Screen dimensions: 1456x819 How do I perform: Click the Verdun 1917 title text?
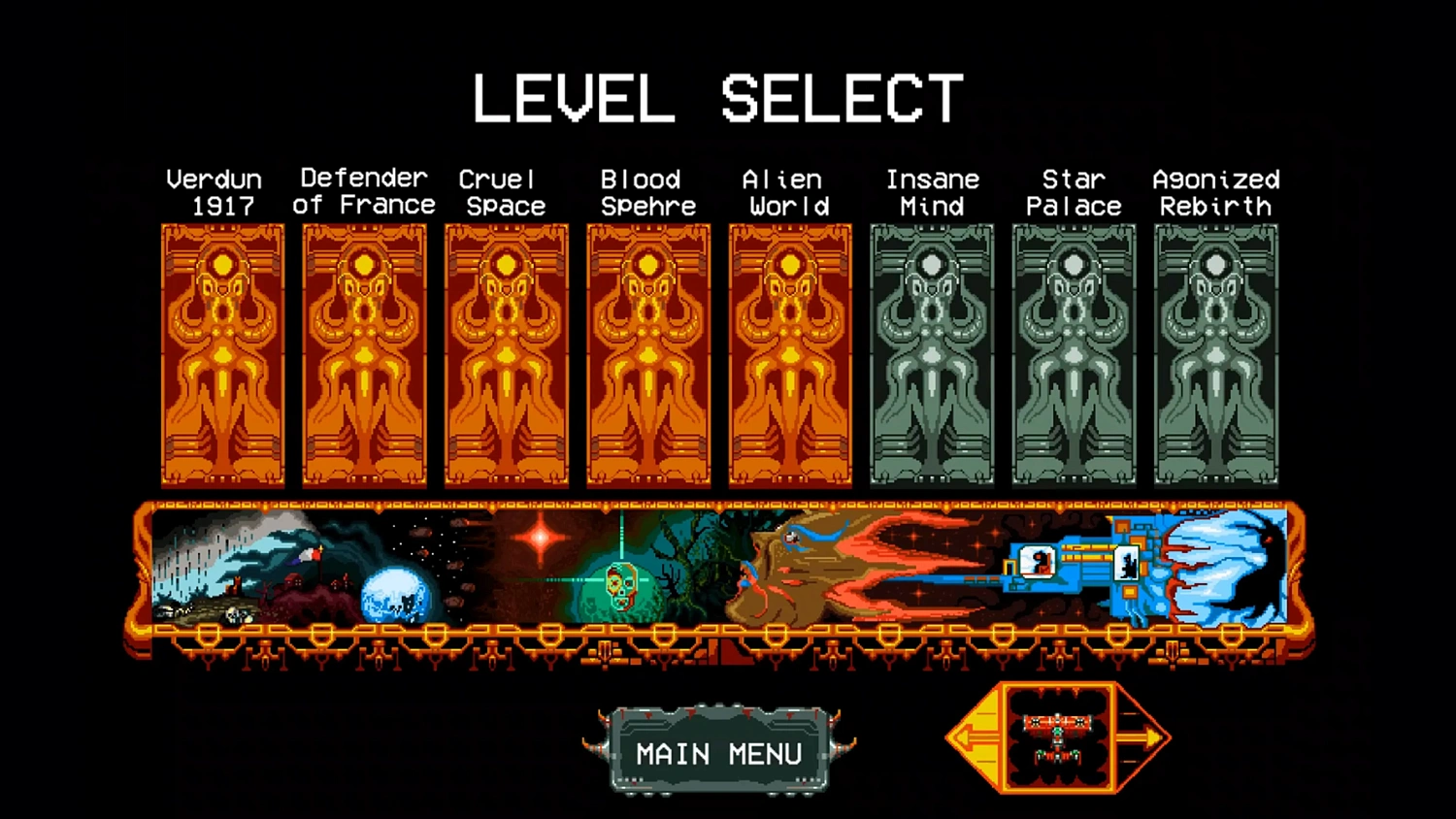coord(214,192)
